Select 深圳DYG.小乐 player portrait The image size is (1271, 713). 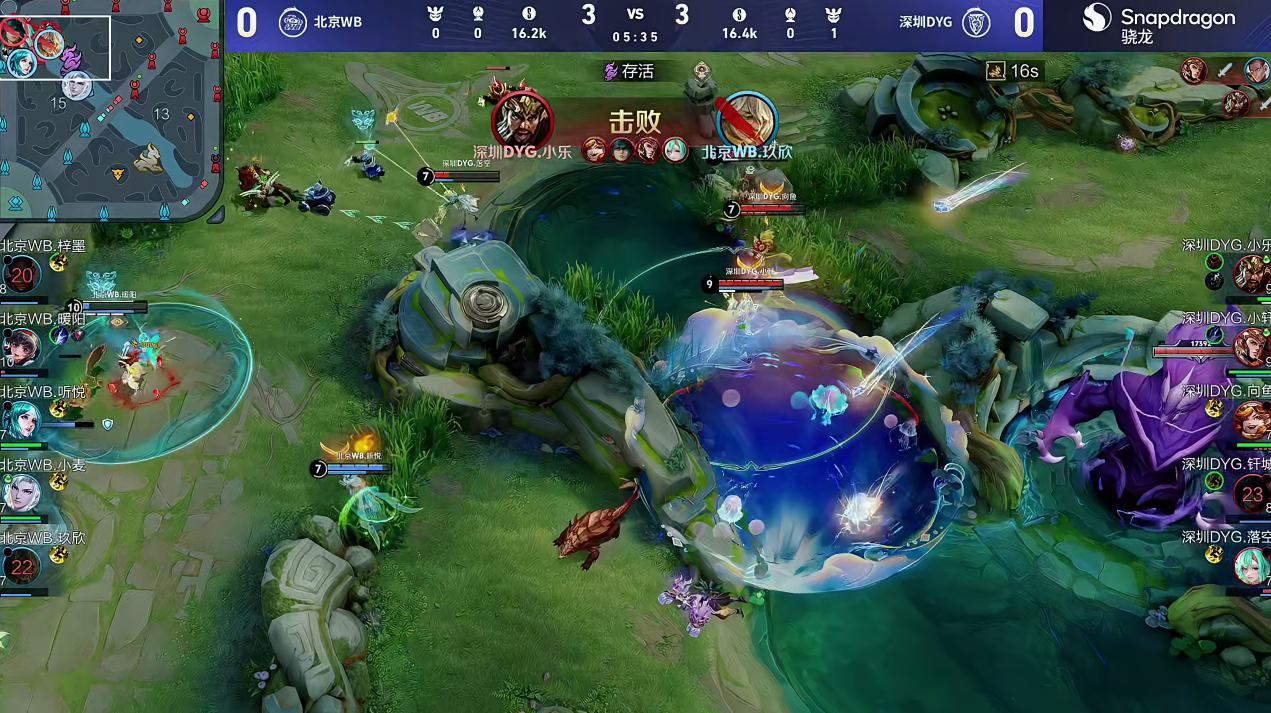(1252, 273)
